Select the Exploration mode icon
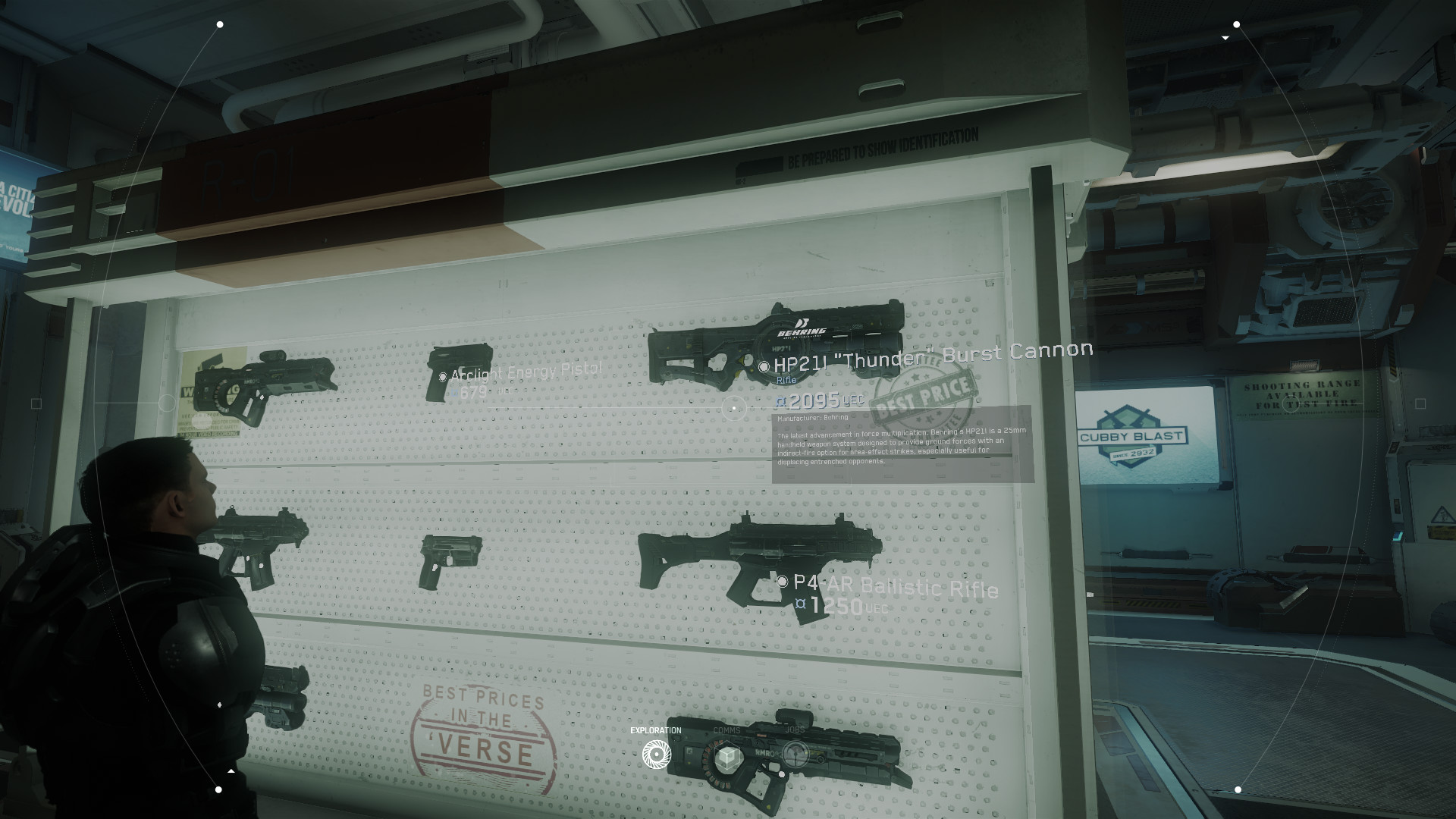 (657, 754)
